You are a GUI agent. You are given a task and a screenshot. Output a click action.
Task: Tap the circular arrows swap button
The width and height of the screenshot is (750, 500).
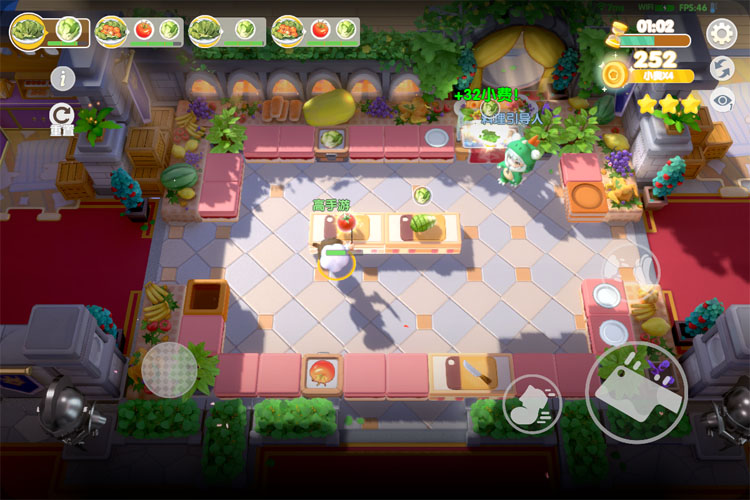coord(721,68)
